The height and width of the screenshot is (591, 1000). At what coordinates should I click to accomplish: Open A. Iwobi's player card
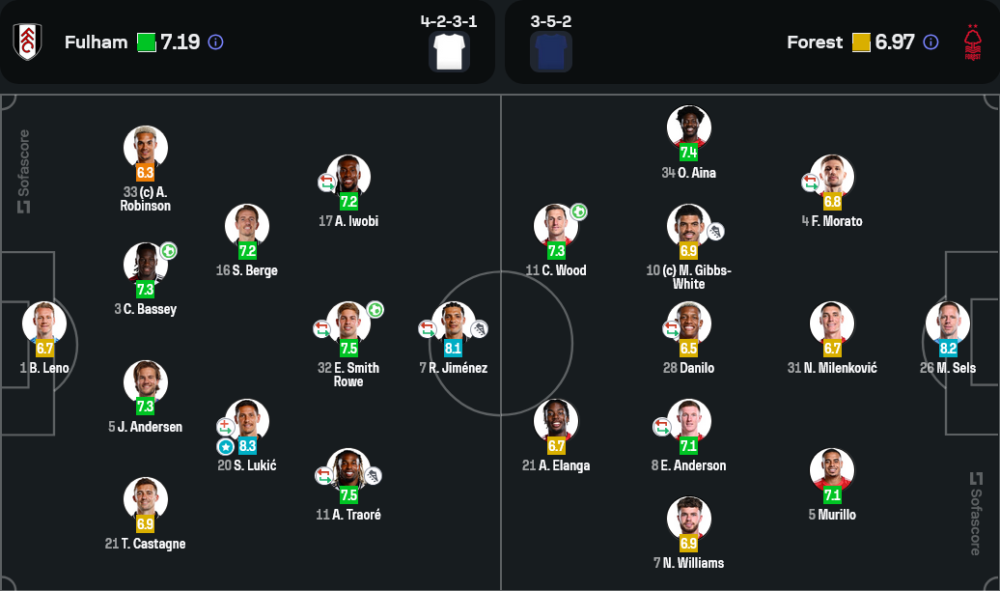348,177
